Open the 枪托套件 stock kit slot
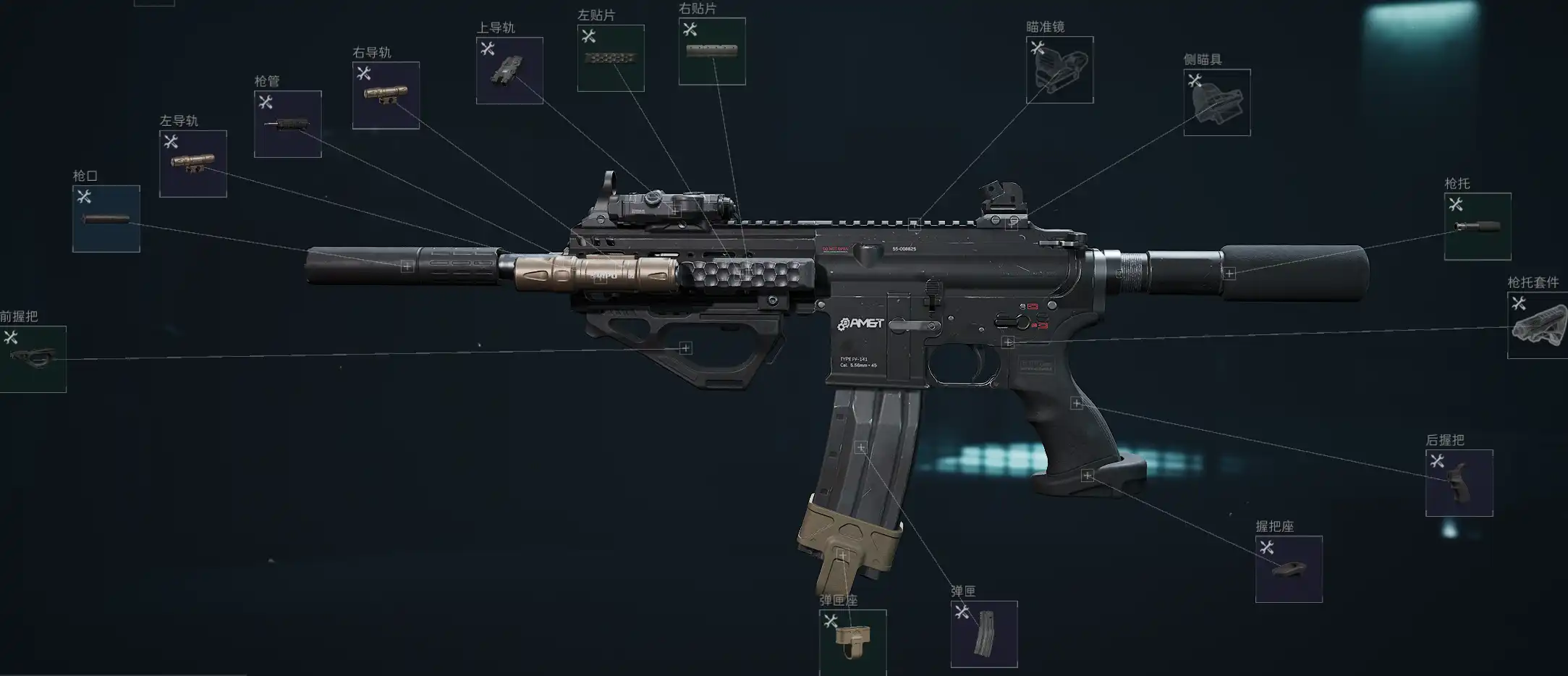 click(1537, 325)
